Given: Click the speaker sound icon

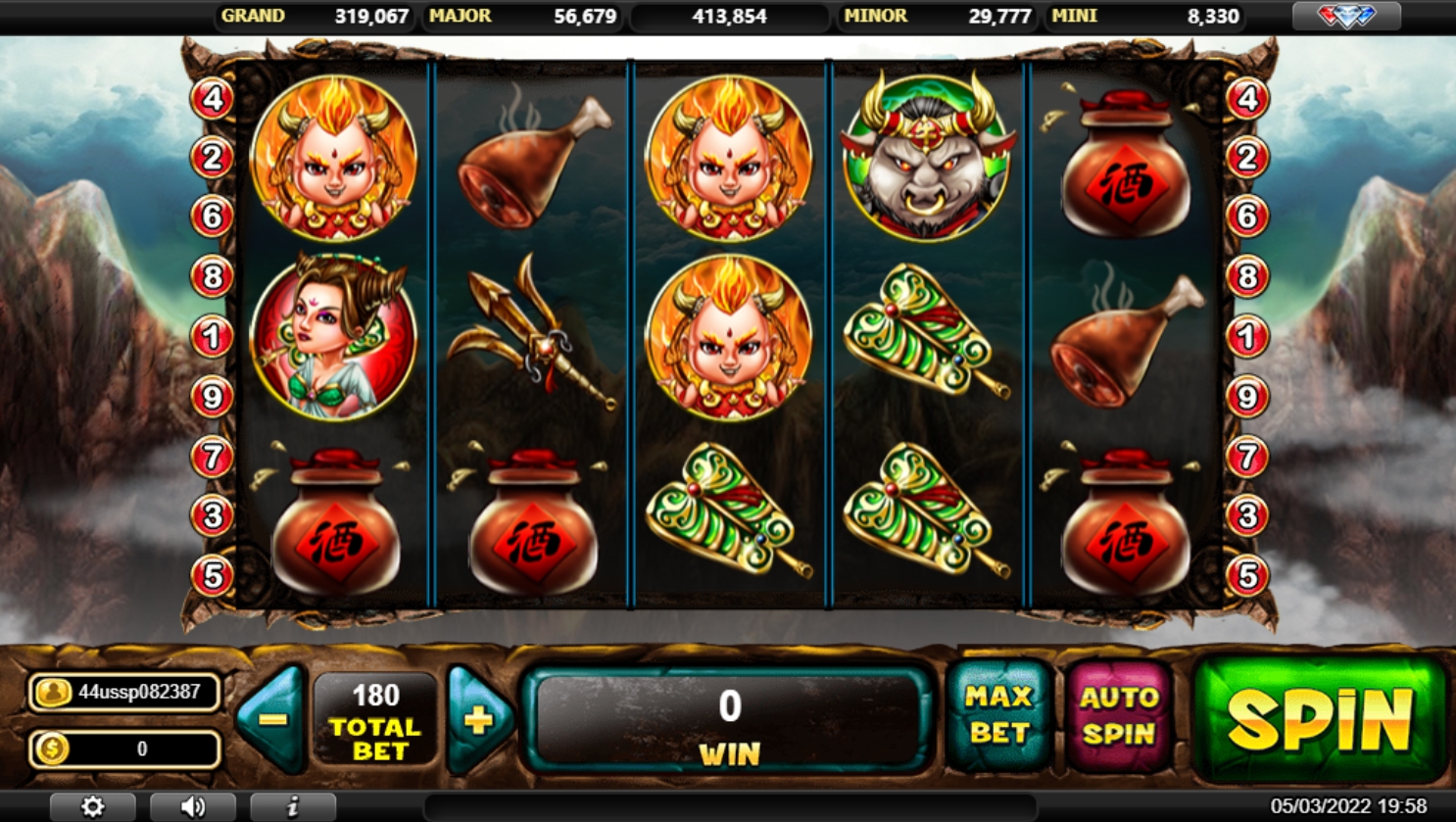Looking at the screenshot, I should 193,805.
